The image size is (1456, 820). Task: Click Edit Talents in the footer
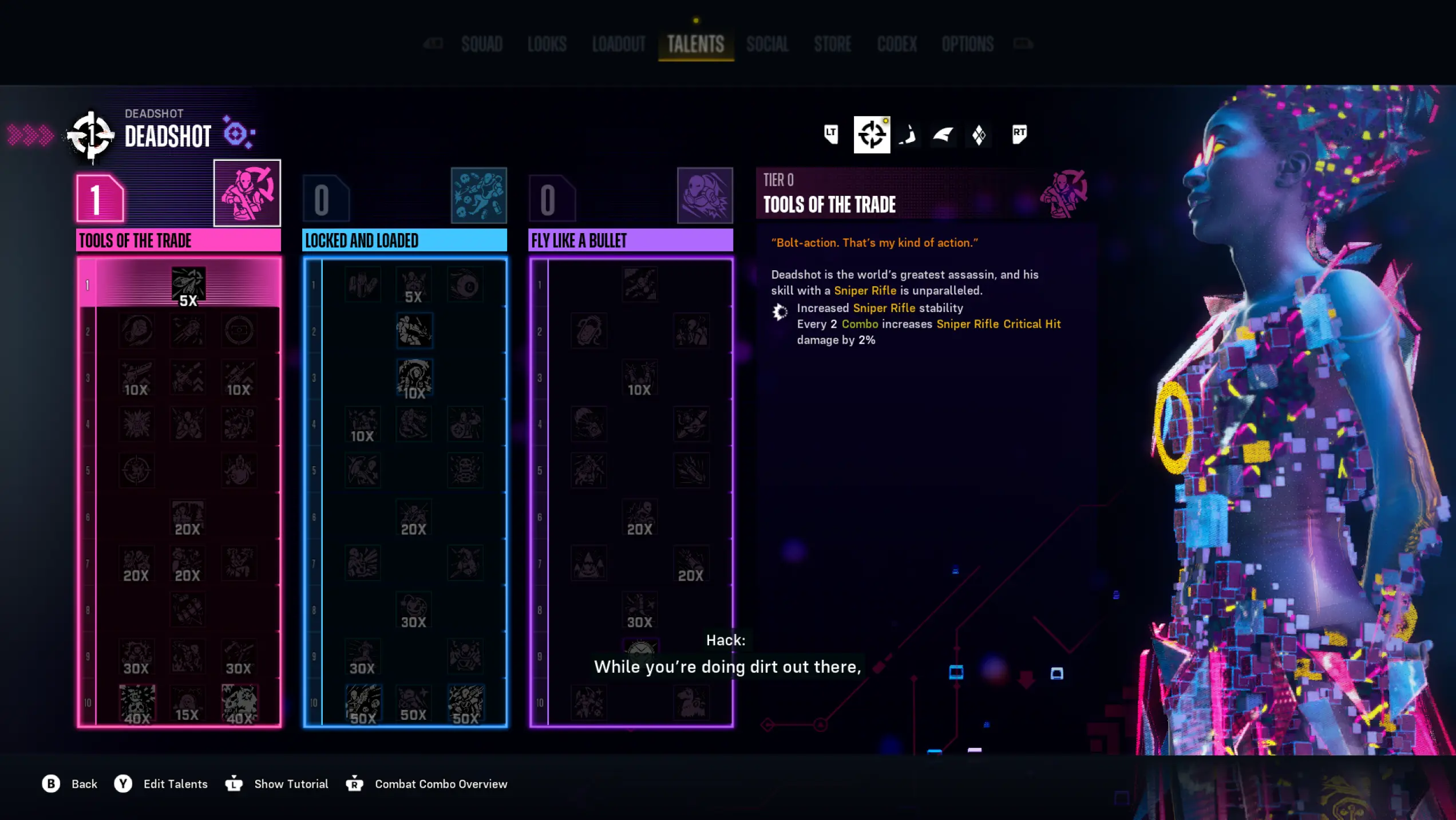coord(175,784)
